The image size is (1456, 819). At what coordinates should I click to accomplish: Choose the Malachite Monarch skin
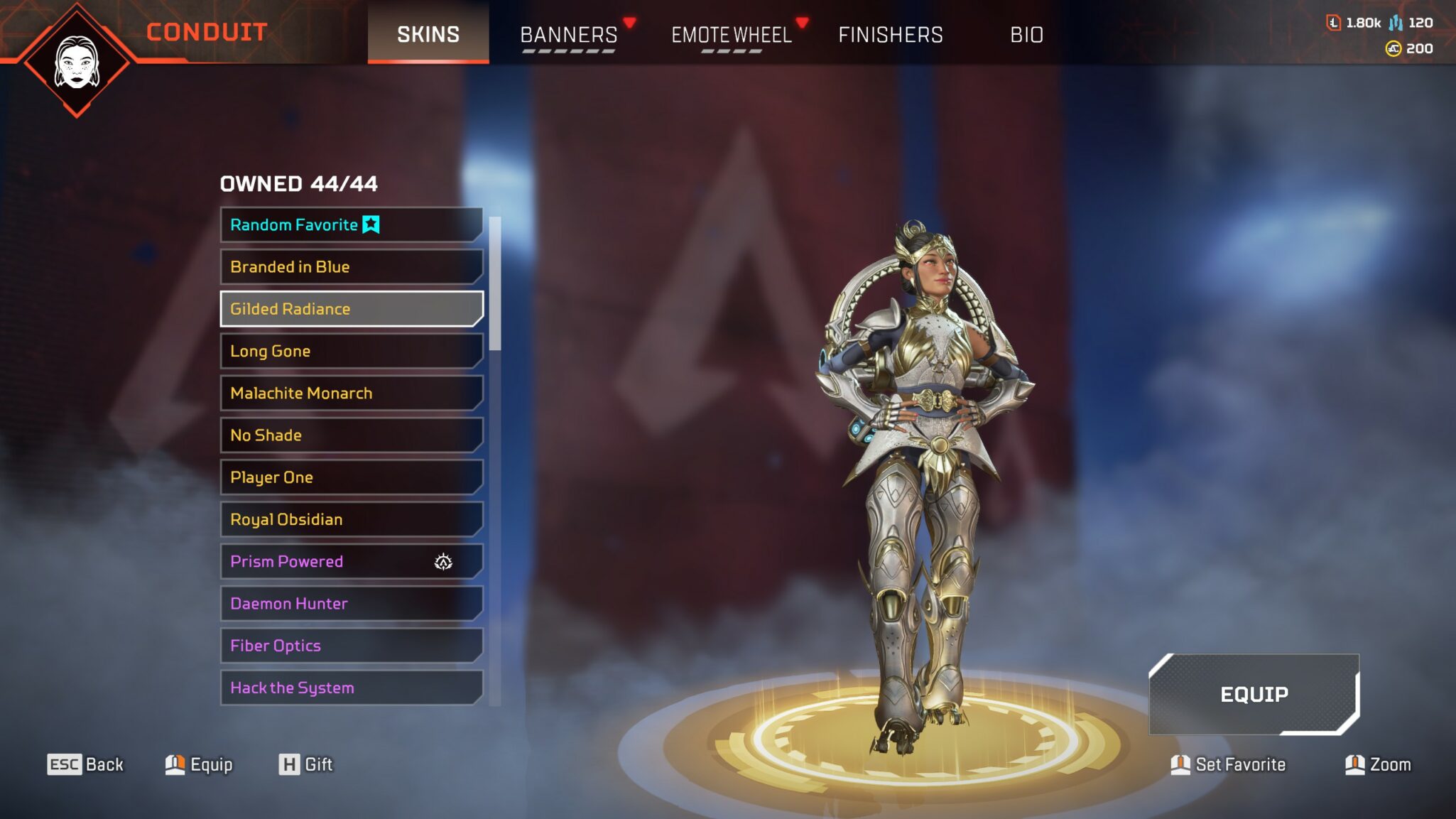(352, 393)
